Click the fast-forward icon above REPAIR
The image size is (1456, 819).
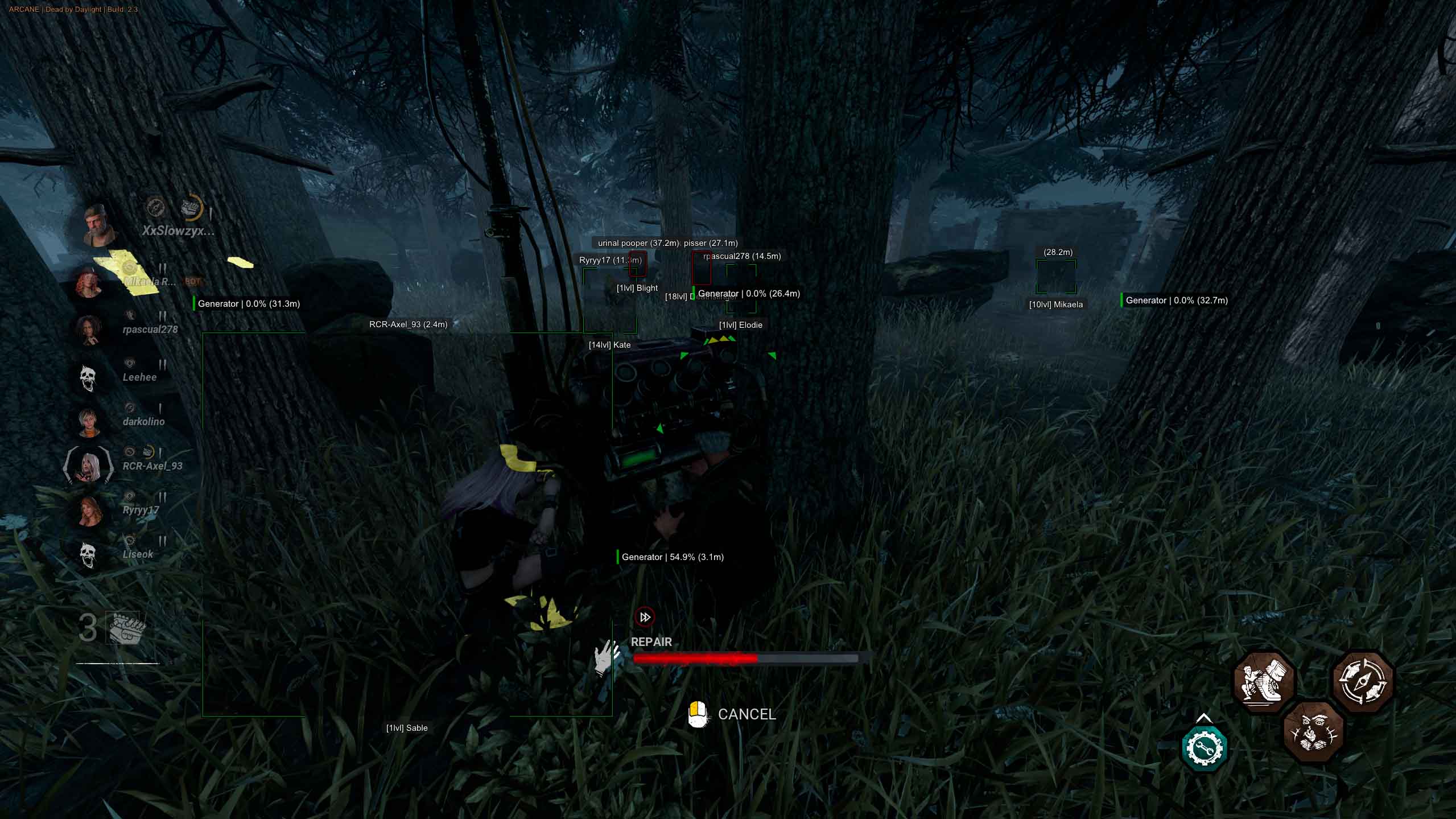tap(645, 616)
